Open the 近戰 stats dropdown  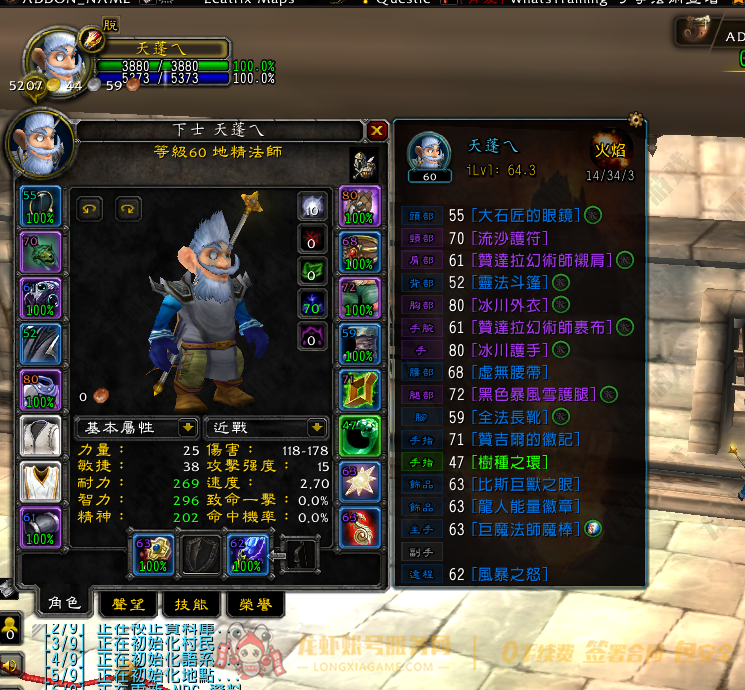coord(266,427)
